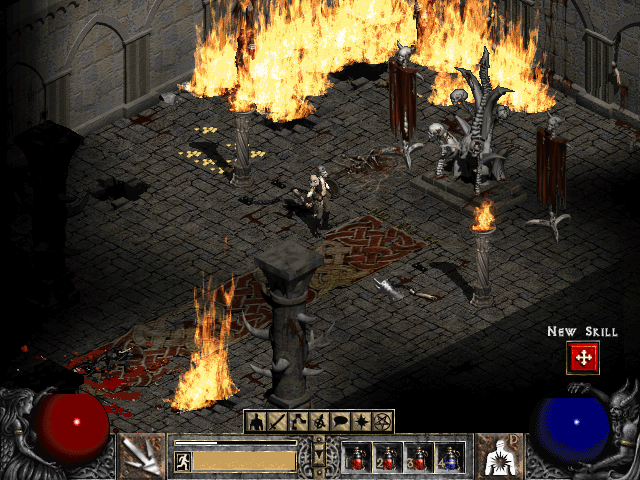640x480 pixels.
Task: Select the left-hand arrows attack skill icon
Action: 142,456
